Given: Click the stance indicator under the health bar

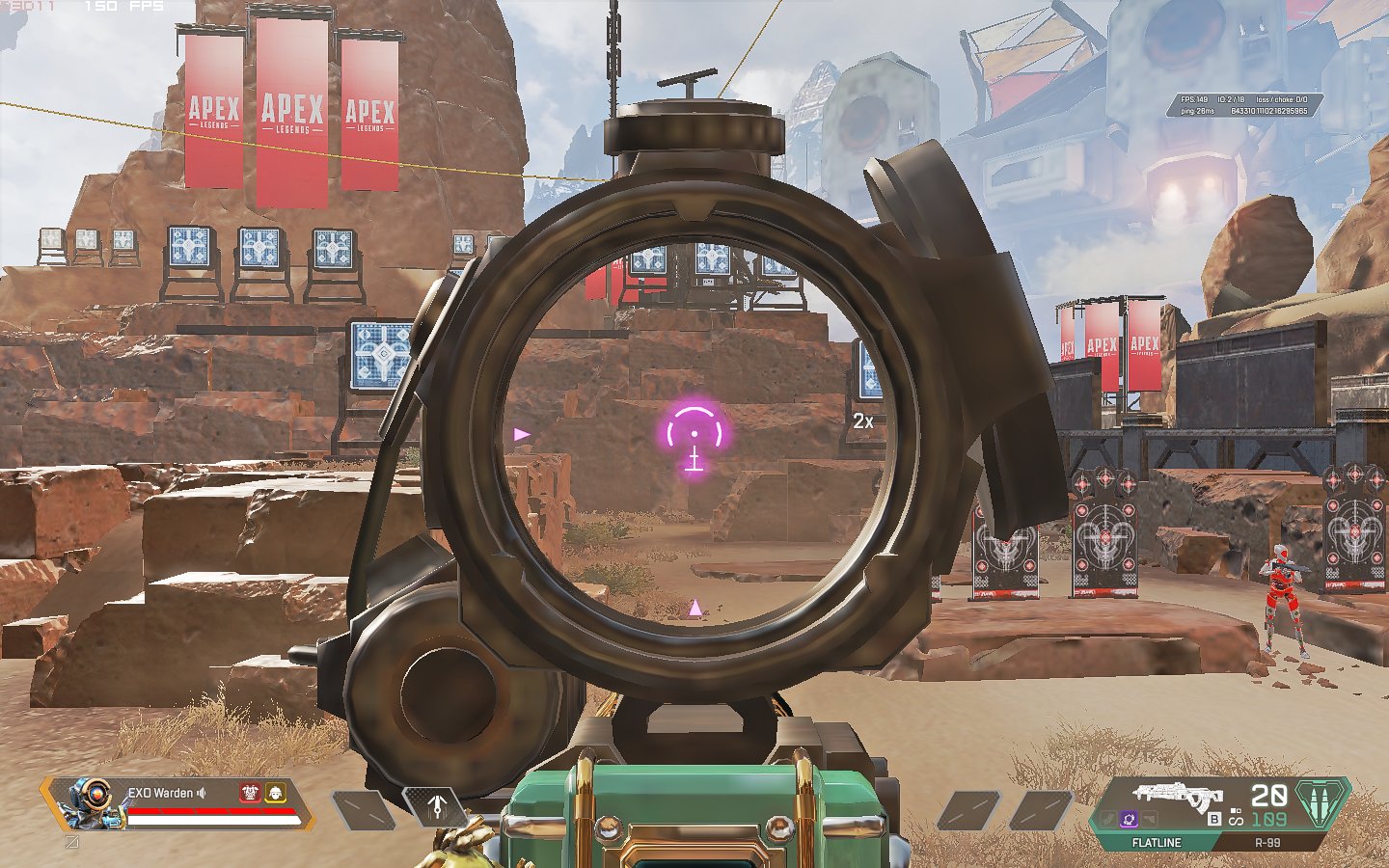Looking at the screenshot, I should pos(70,841).
